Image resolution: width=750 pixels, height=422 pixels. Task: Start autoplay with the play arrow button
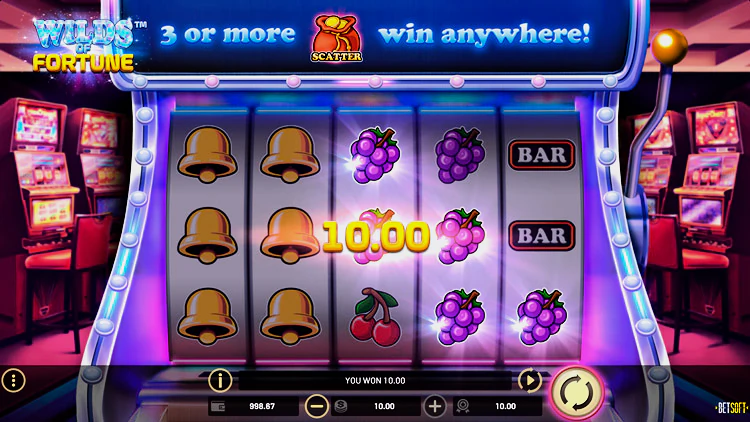[x=529, y=380]
